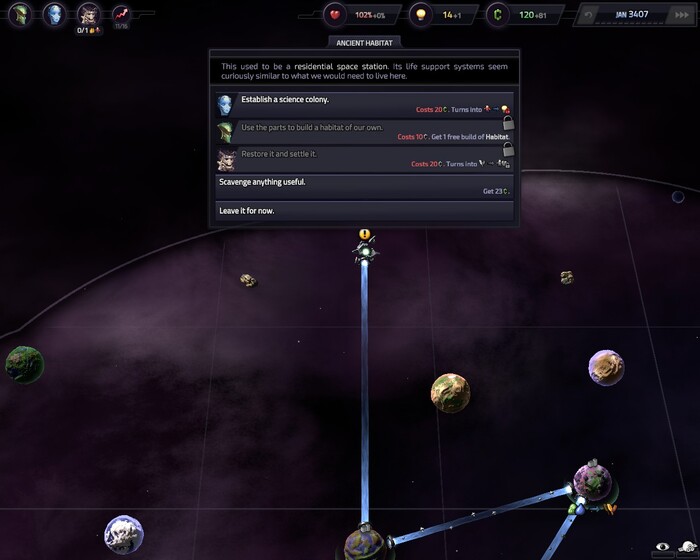Open the science lightbulb panel

tap(422, 15)
